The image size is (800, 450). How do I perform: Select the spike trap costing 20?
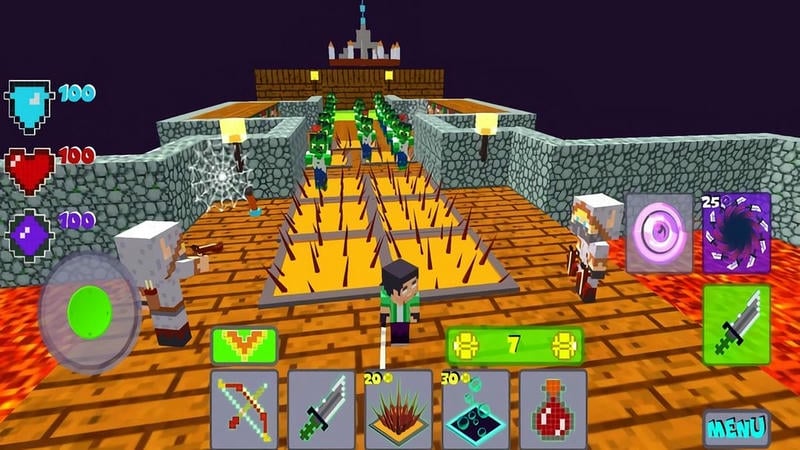399,411
